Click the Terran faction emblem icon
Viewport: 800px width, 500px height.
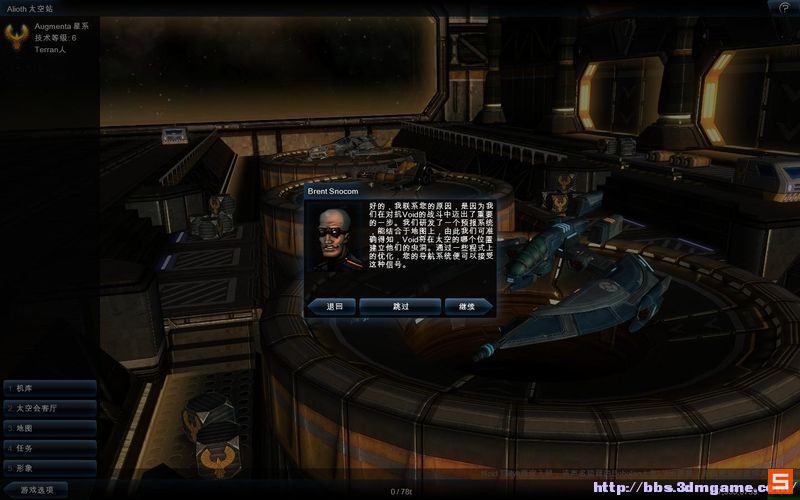(17, 37)
